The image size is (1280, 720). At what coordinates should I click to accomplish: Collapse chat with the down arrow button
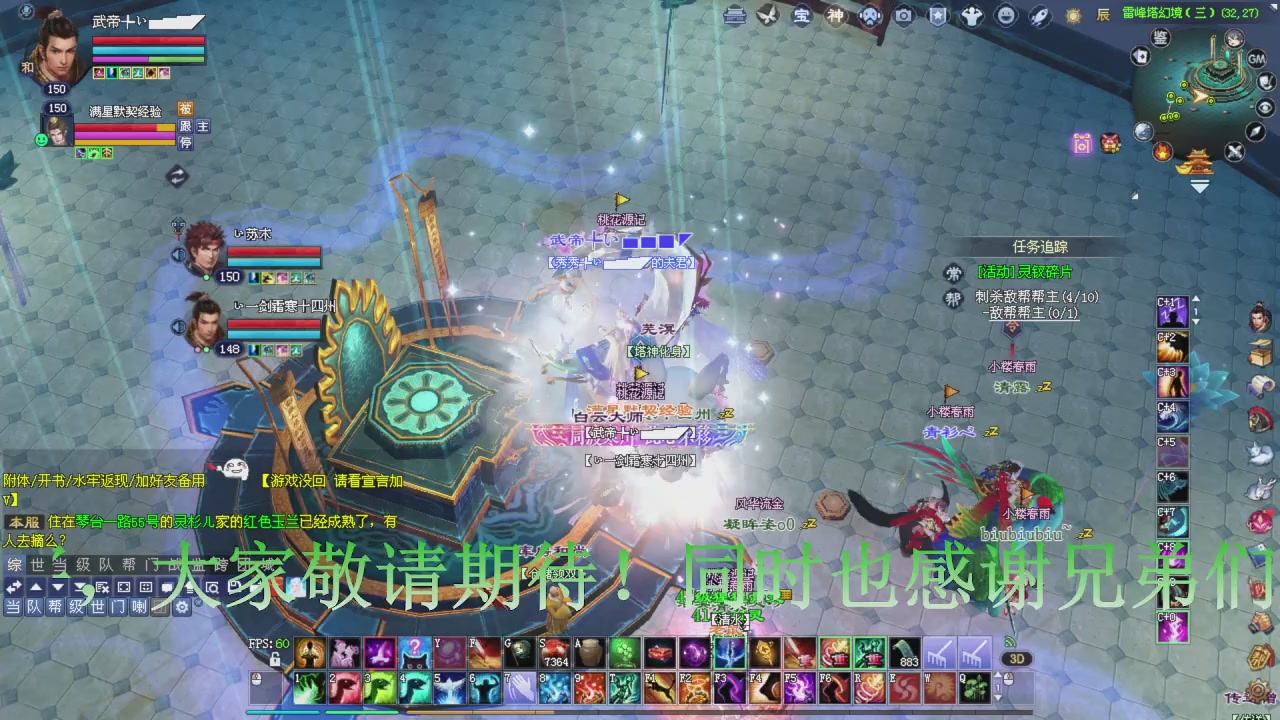click(x=57, y=587)
